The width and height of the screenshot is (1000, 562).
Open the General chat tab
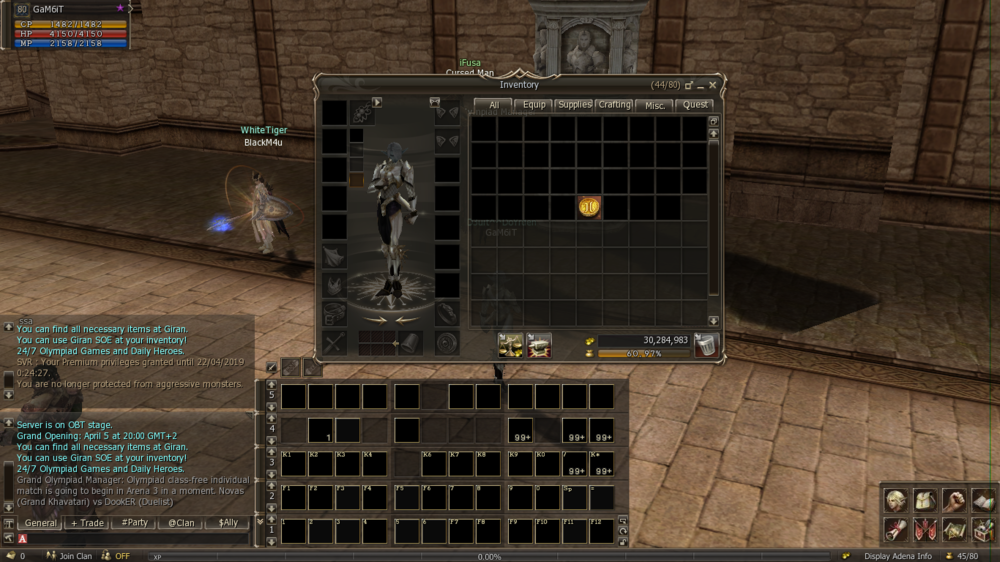point(41,523)
